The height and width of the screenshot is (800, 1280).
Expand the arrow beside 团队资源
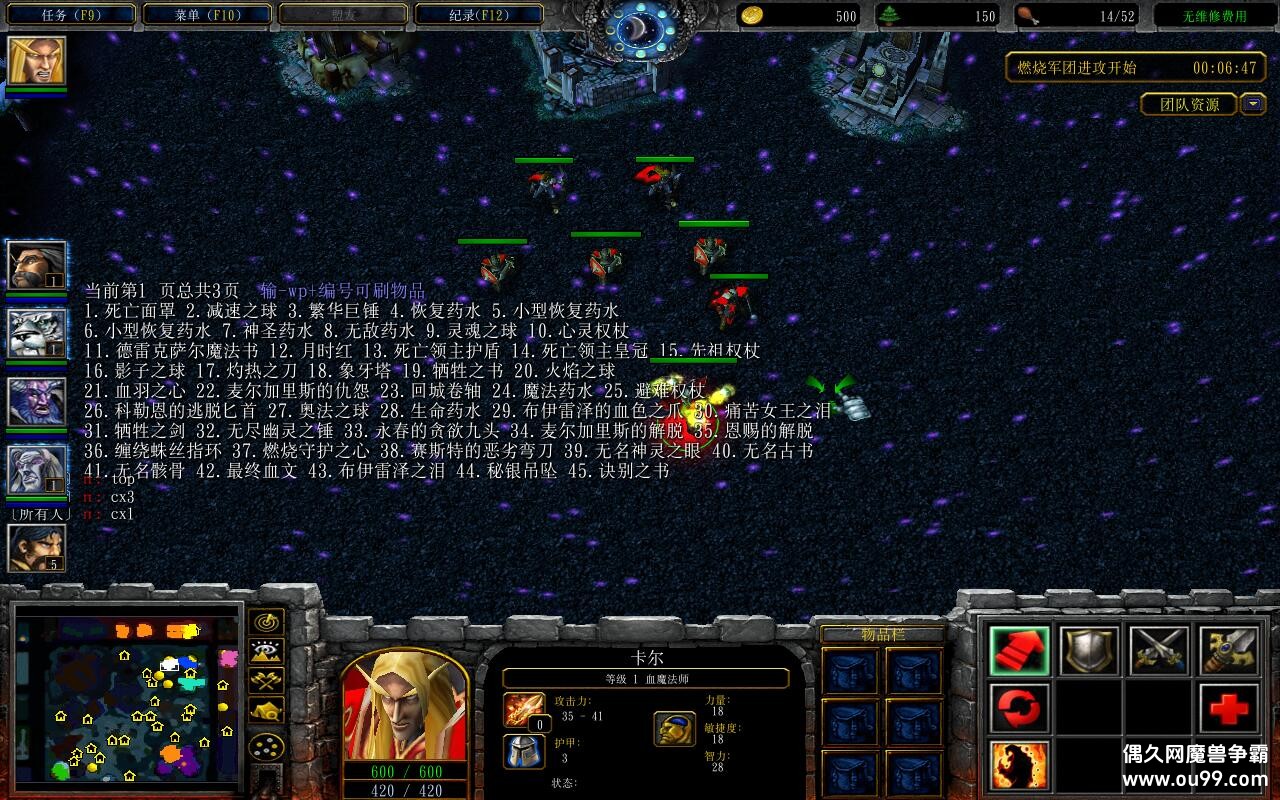(x=1253, y=104)
